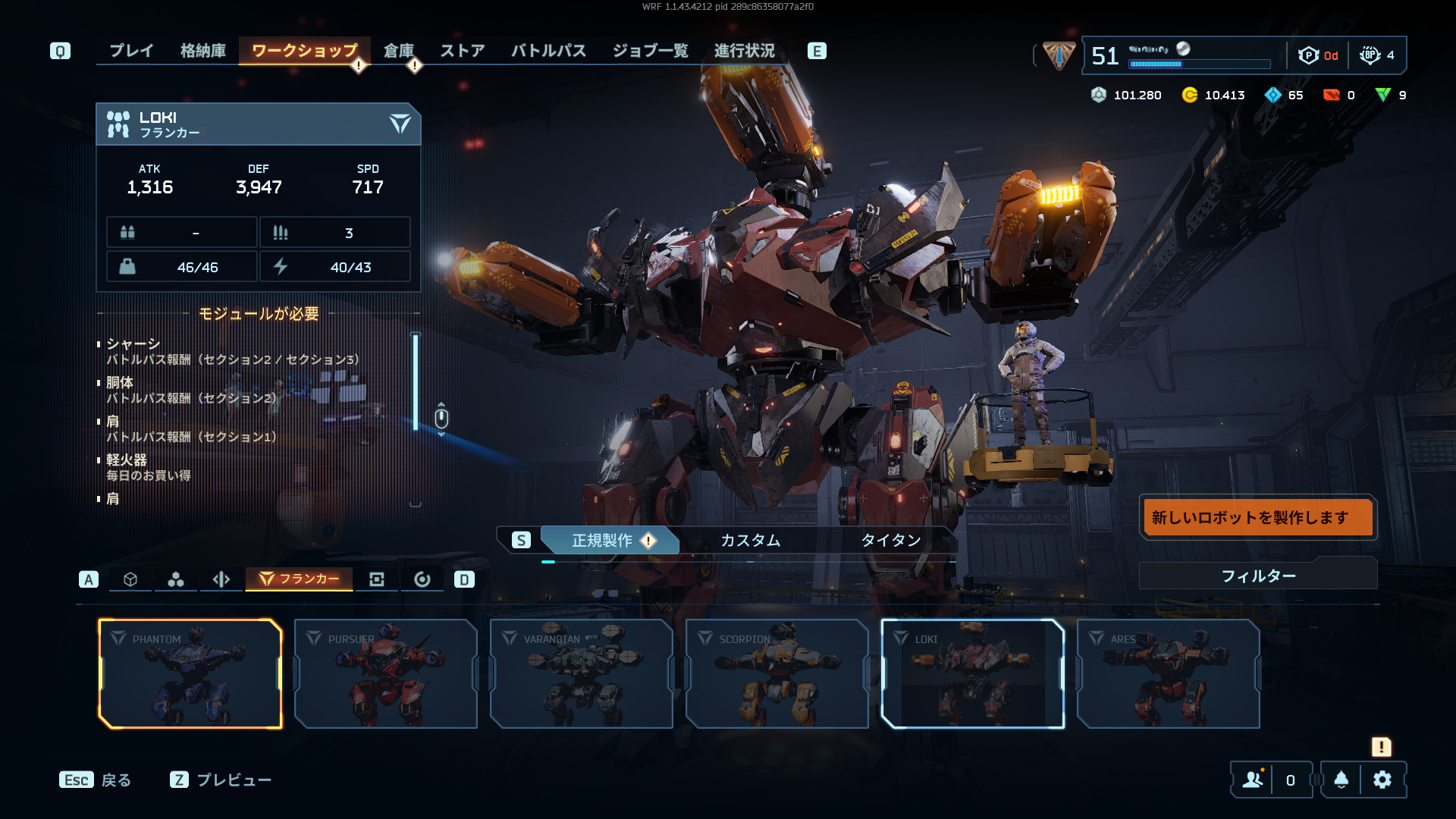Click 新しいロボットを製作します button
The image size is (1456, 819).
pyautogui.click(x=1257, y=517)
